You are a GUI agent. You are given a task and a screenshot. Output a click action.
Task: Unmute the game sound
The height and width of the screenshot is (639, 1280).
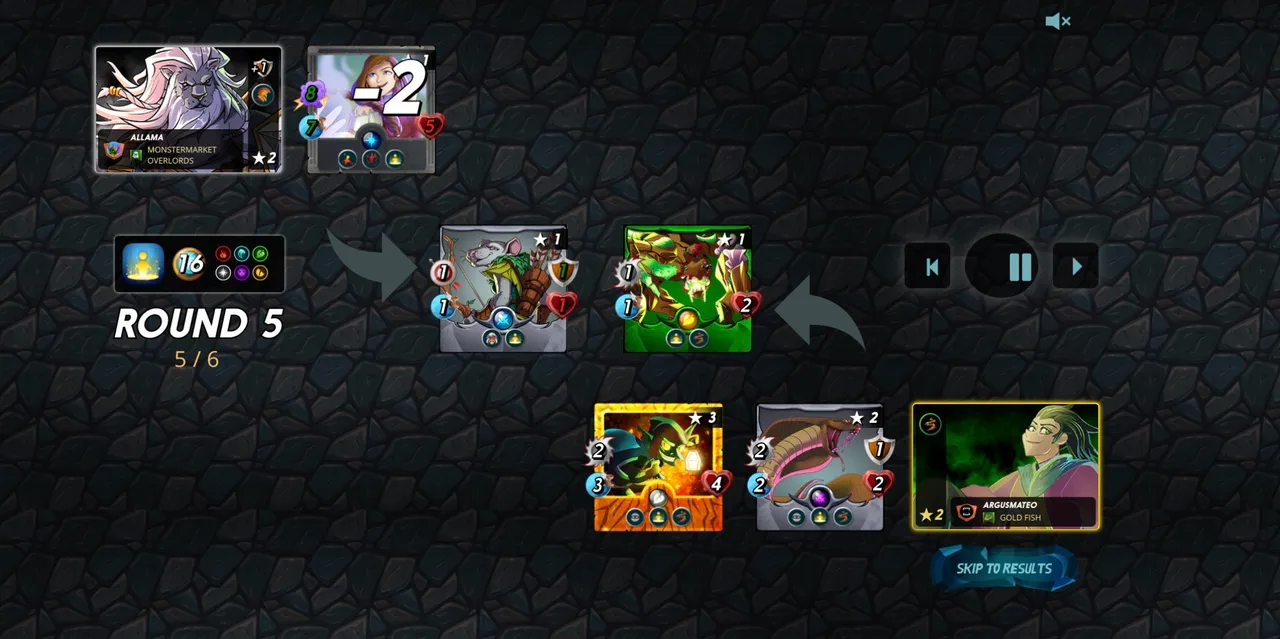click(x=1057, y=21)
